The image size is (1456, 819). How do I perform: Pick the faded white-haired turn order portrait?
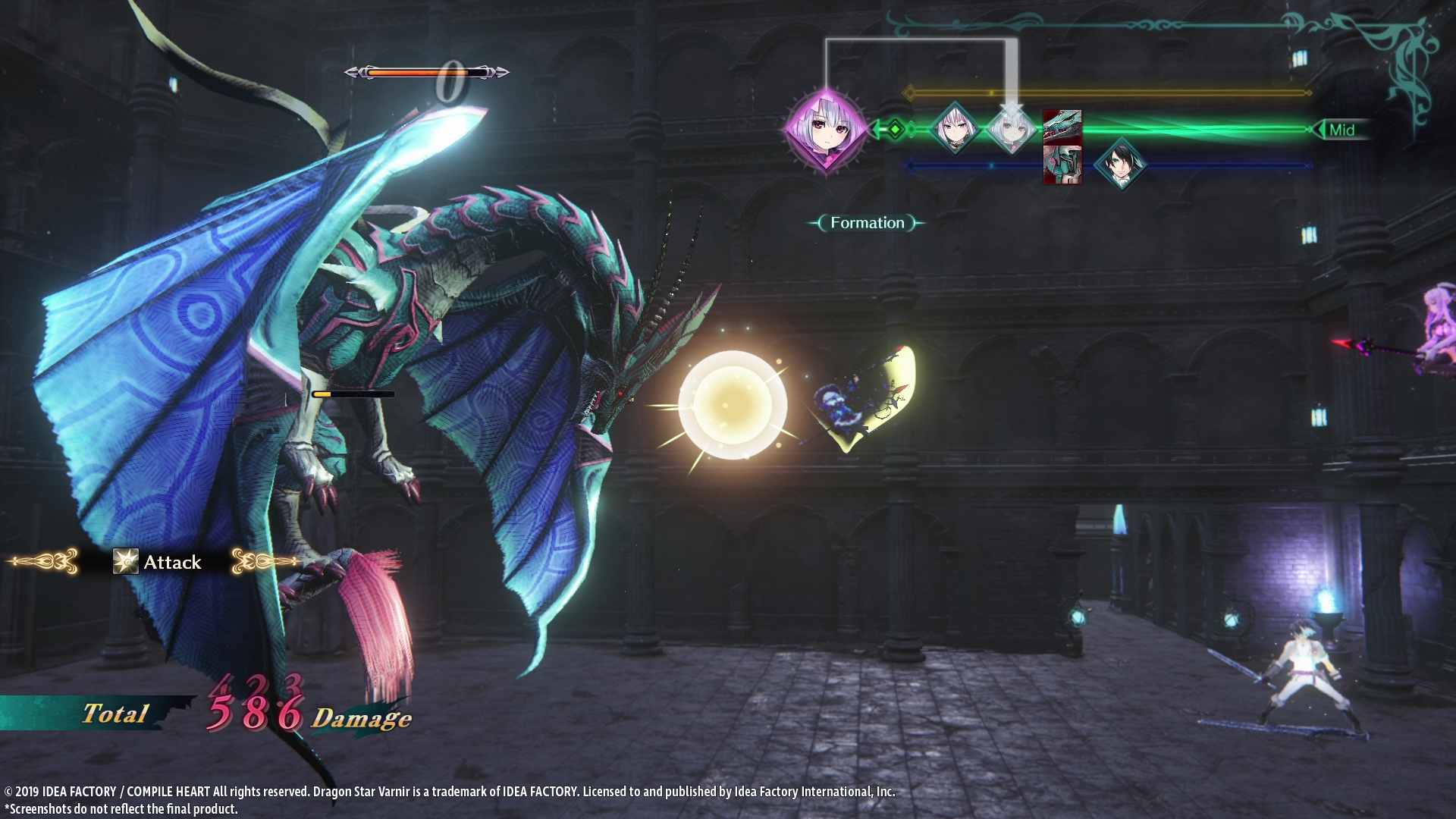(1011, 130)
